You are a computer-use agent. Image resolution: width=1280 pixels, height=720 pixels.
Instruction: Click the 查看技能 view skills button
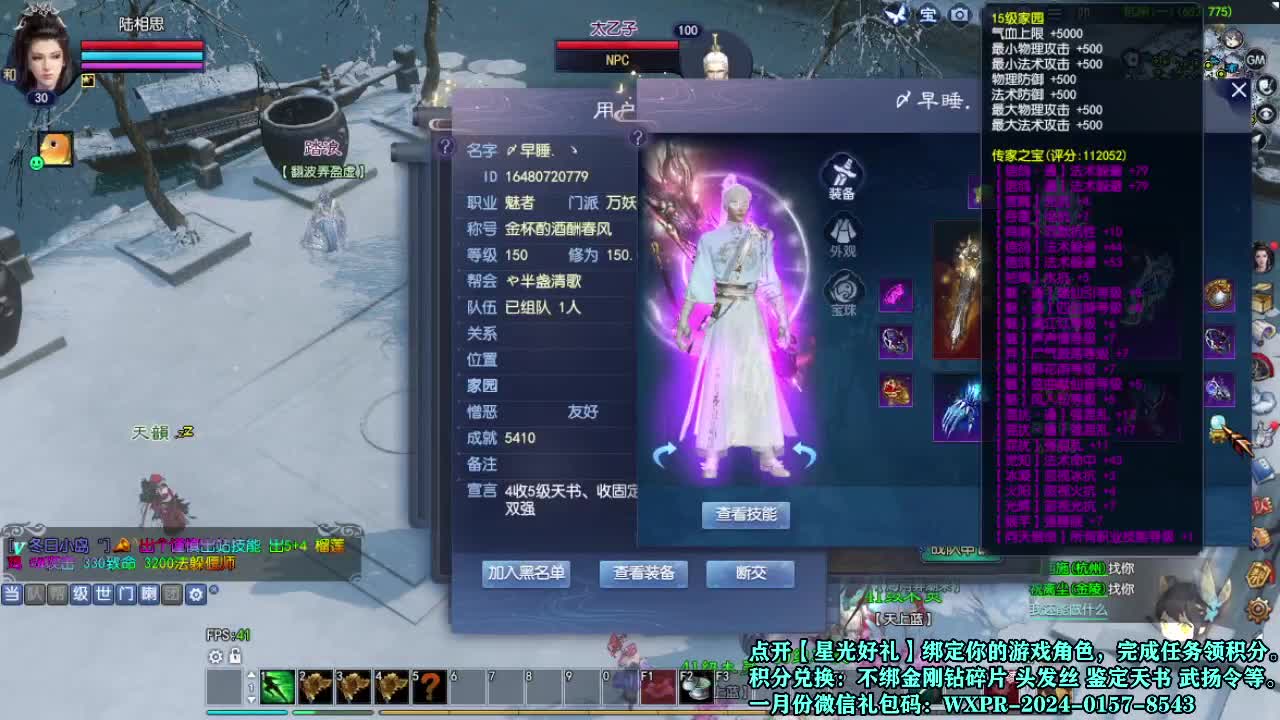[746, 516]
